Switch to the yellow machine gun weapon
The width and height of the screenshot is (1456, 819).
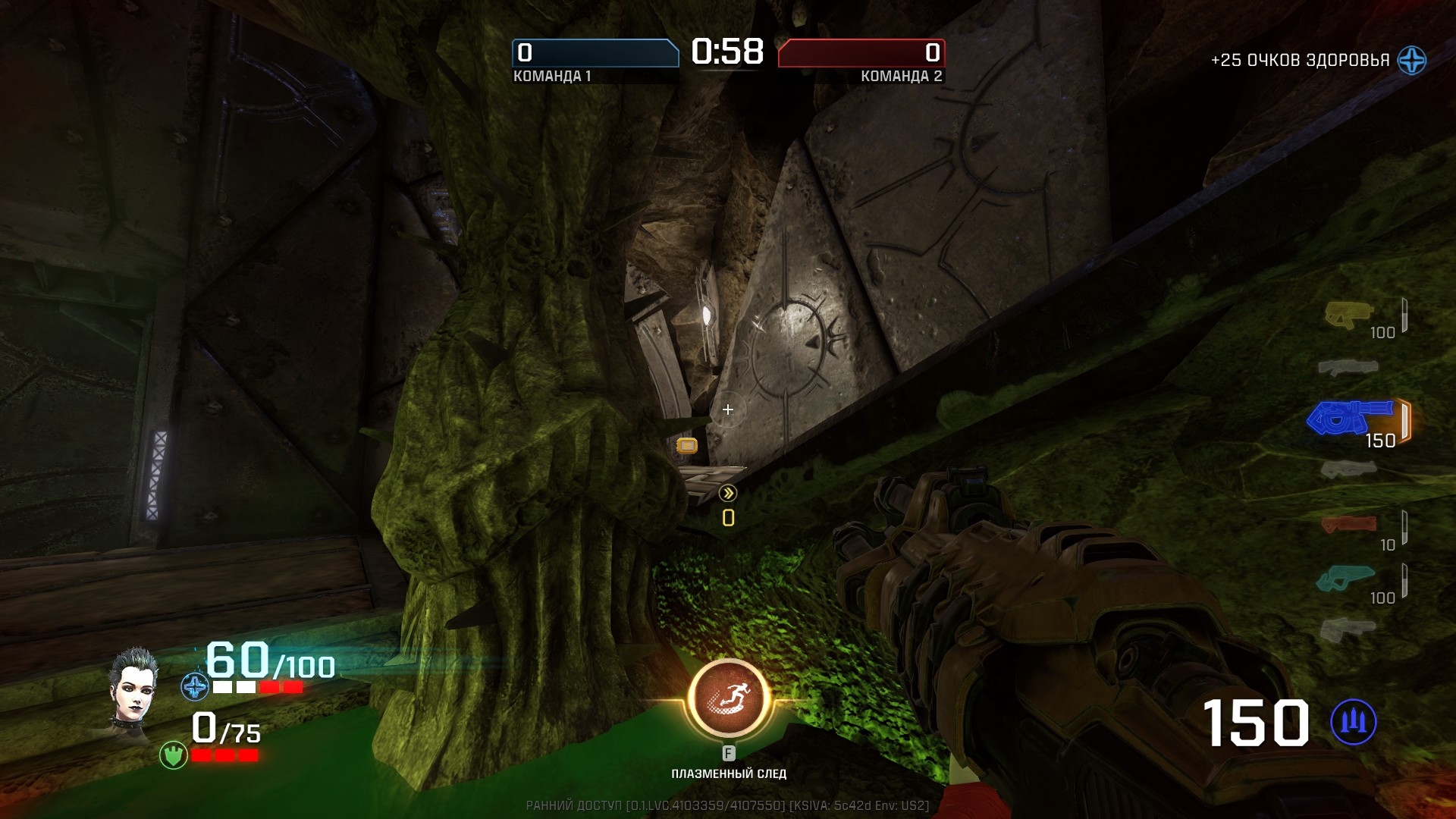pyautogui.click(x=1348, y=314)
